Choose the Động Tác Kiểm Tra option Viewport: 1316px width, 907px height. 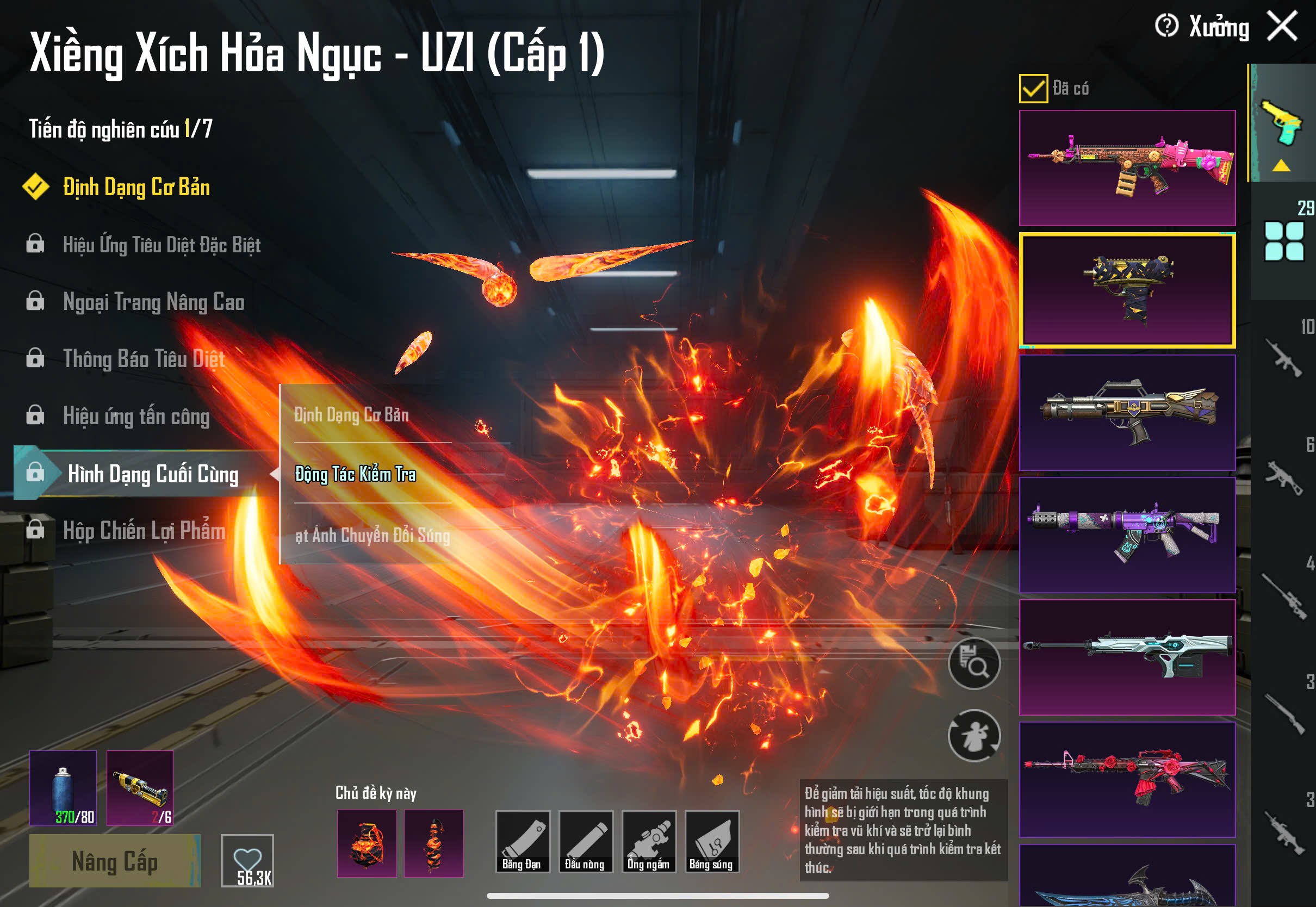(355, 474)
